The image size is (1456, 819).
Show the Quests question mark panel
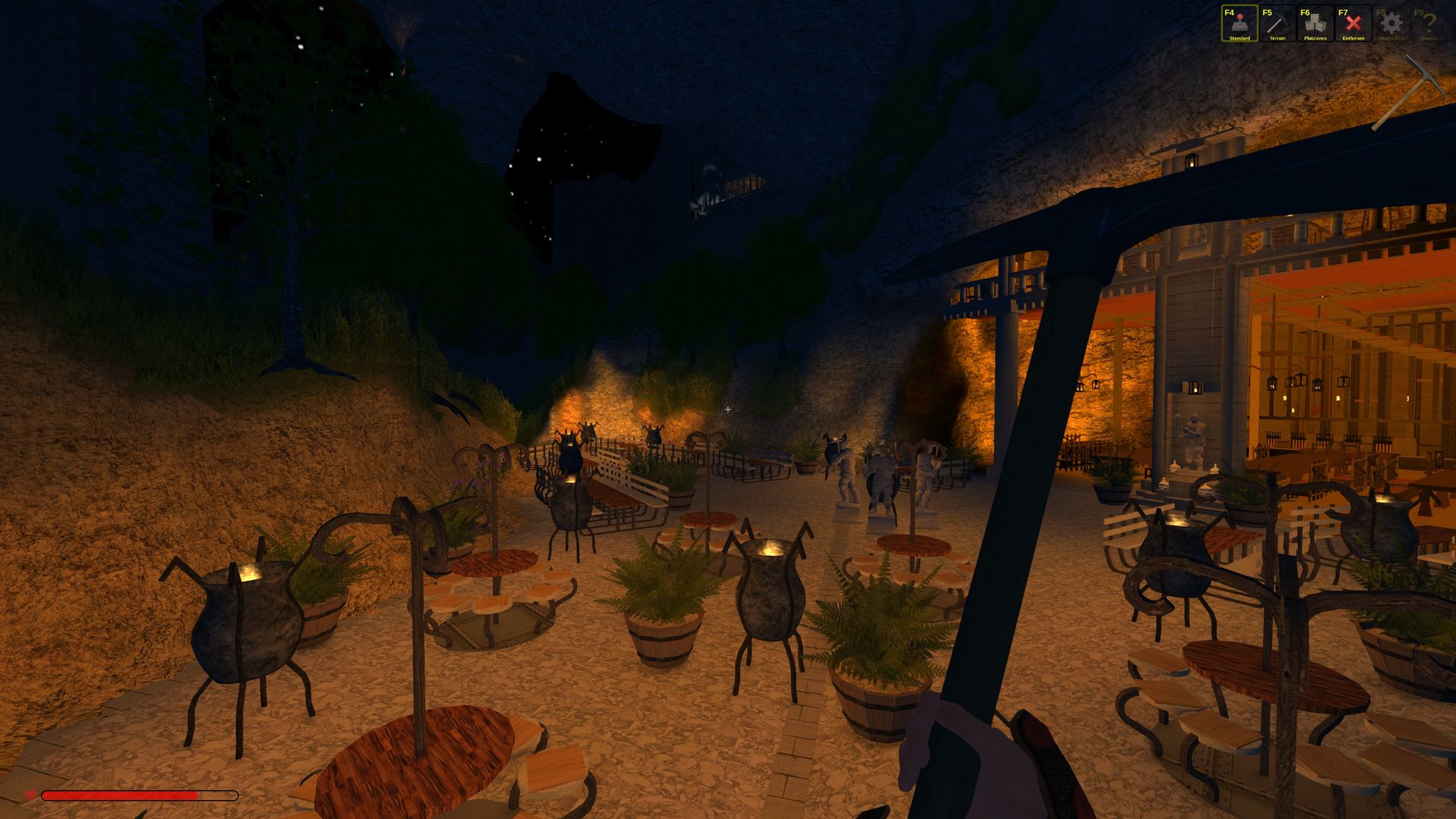[1429, 24]
